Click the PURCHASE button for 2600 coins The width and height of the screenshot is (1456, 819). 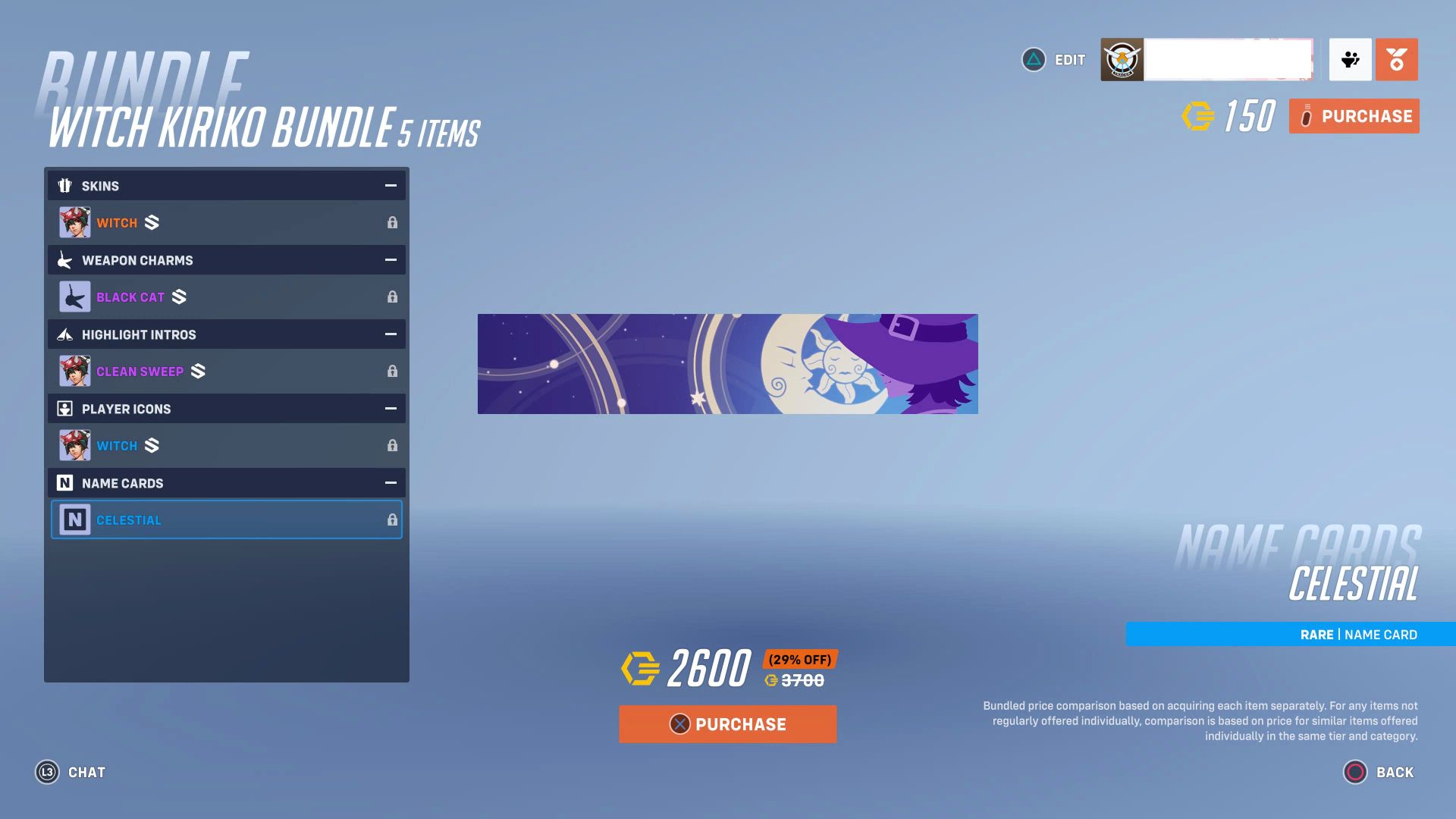(x=727, y=723)
